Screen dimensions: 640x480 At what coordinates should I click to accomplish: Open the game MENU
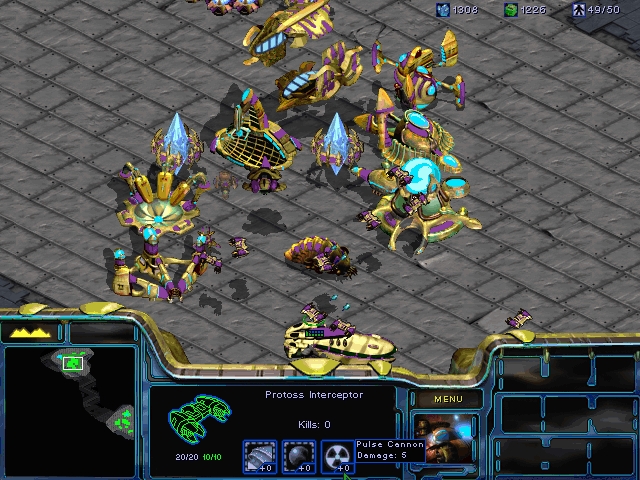(448, 399)
